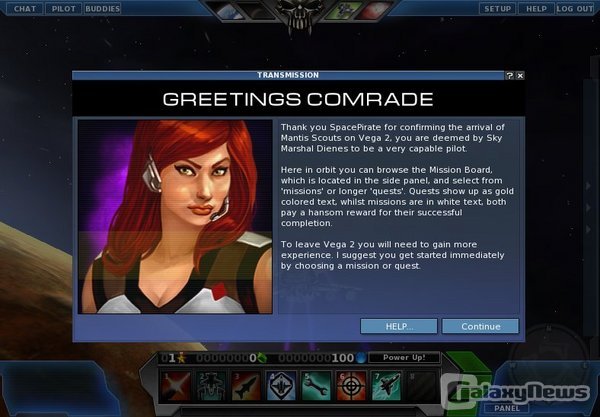Open the Pilot menu
This screenshot has height=417, width=600.
click(62, 9)
